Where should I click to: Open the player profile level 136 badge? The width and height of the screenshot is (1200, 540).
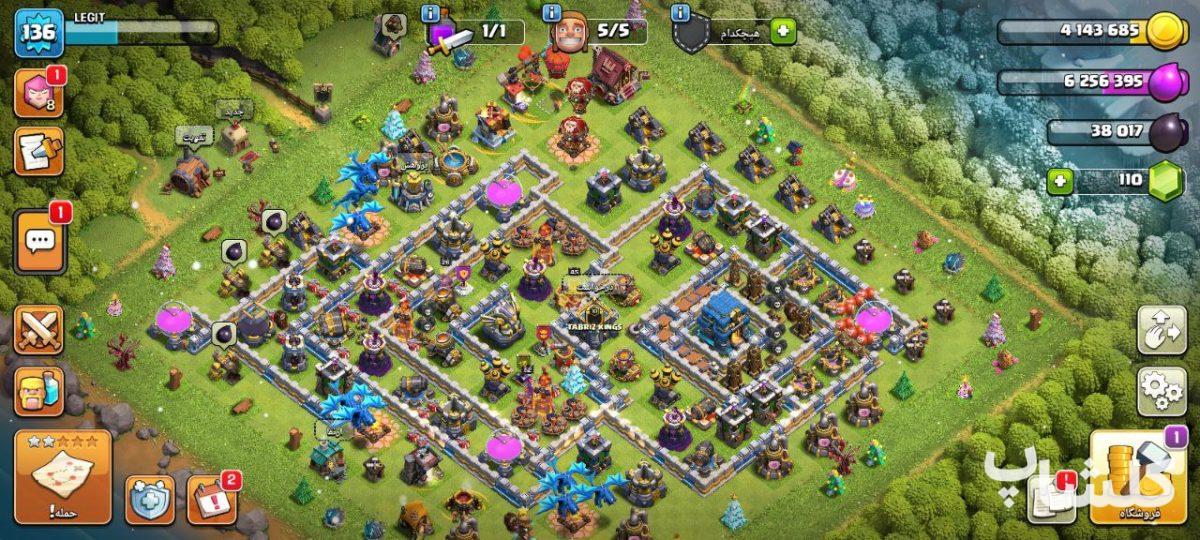38,35
